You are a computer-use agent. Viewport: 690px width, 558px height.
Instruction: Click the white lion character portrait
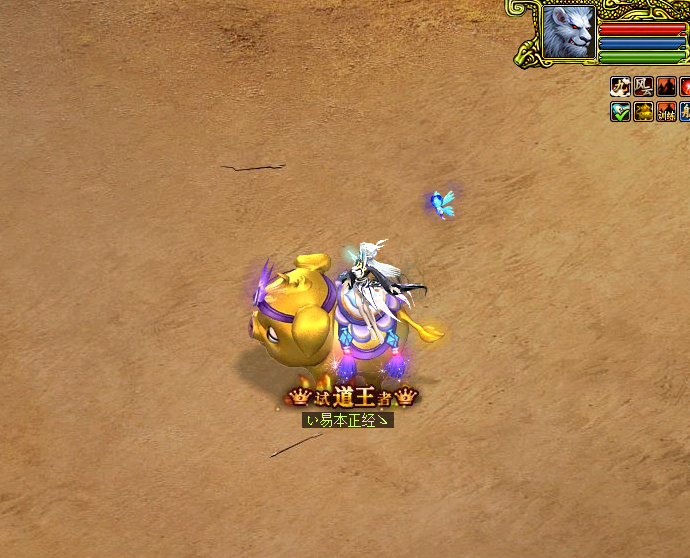[569, 32]
